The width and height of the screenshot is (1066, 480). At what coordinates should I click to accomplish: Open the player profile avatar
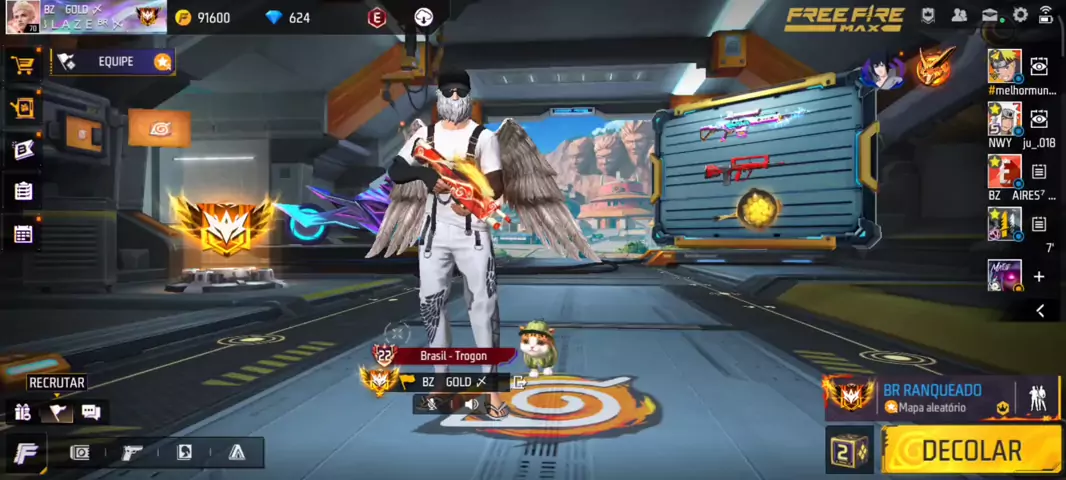22,16
